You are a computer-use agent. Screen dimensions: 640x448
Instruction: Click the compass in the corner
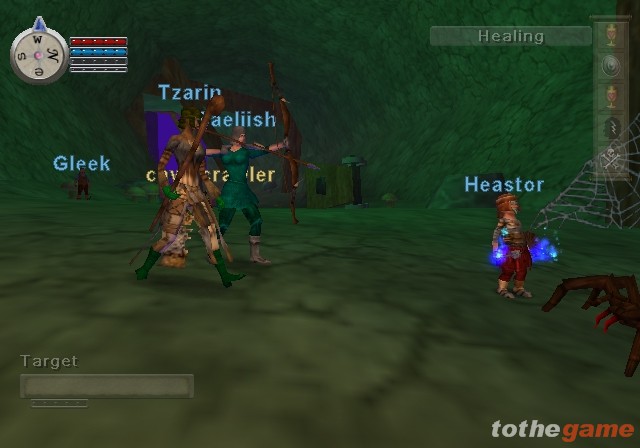point(39,52)
